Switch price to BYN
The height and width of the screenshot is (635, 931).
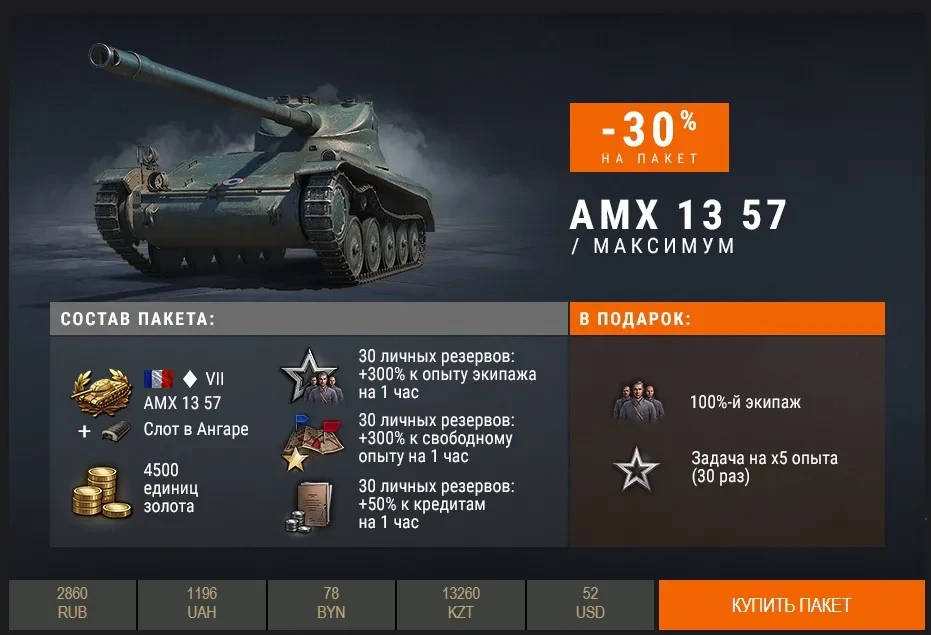(331, 604)
